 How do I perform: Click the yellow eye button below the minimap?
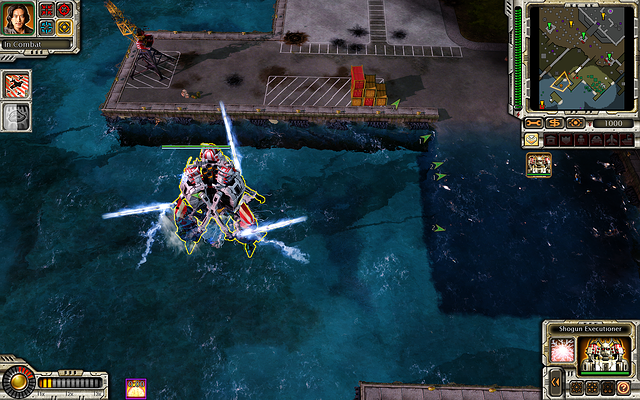[575, 123]
